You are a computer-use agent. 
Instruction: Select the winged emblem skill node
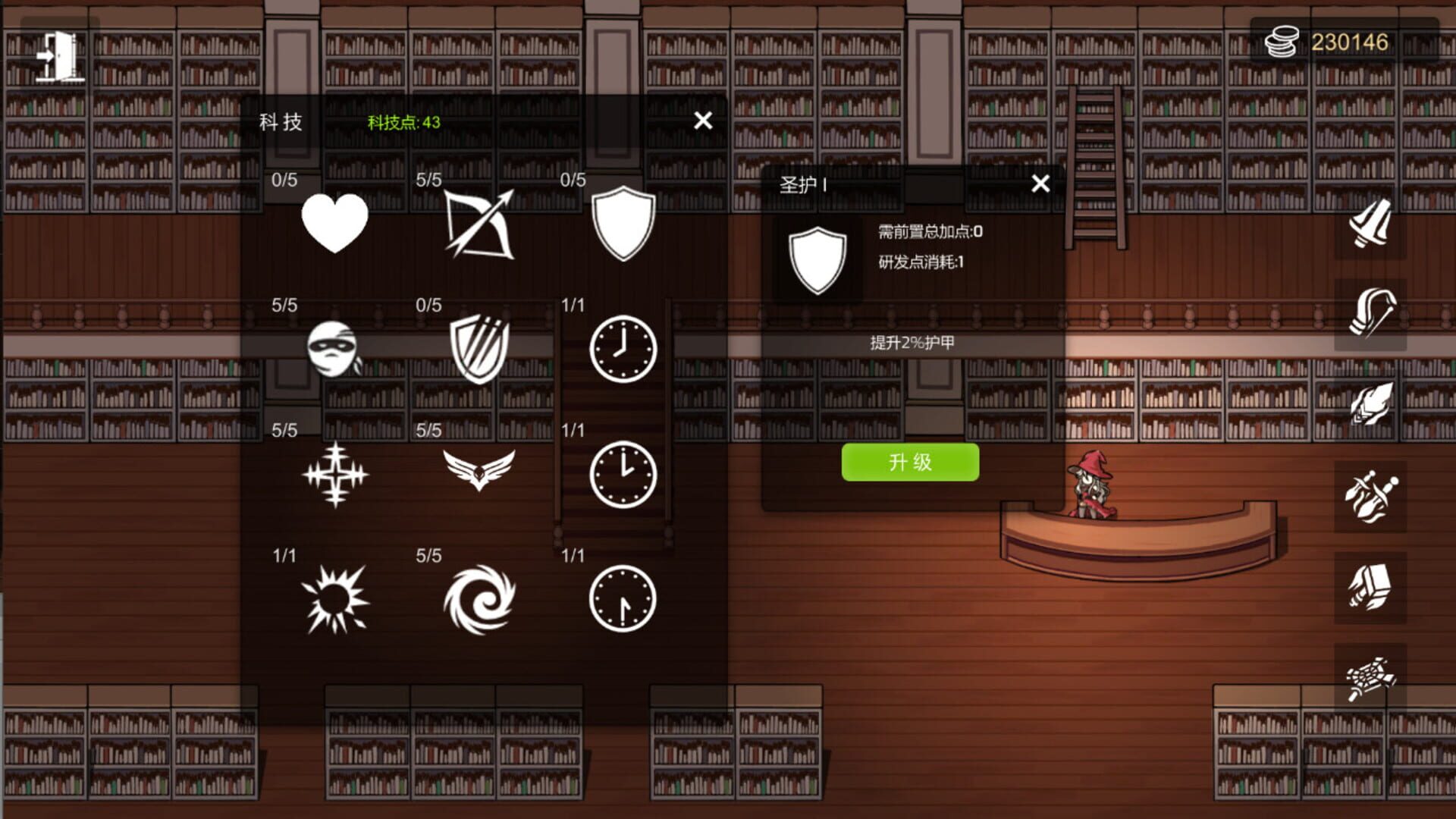480,469
